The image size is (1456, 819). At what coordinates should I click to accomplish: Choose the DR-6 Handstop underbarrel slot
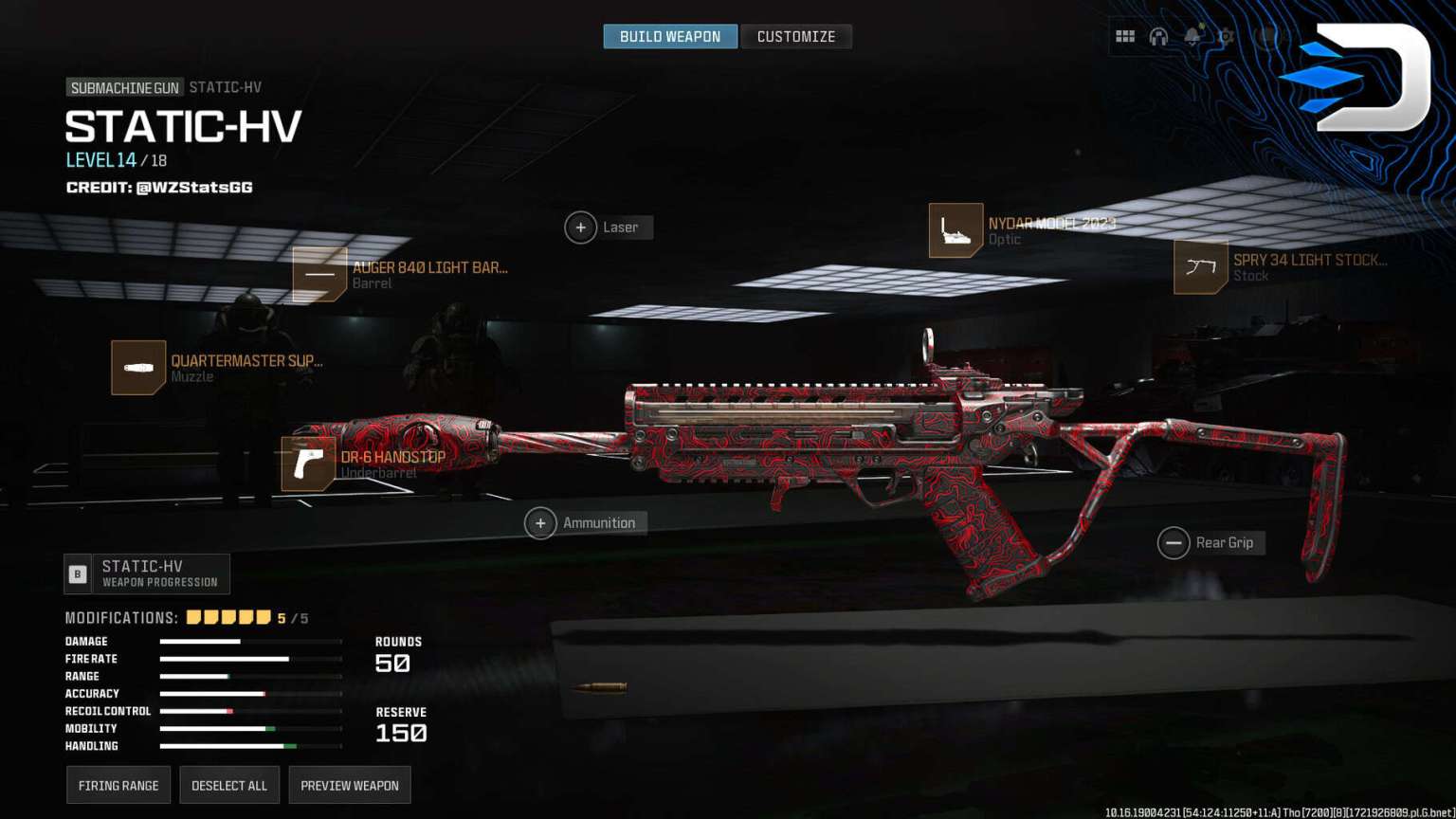click(309, 464)
